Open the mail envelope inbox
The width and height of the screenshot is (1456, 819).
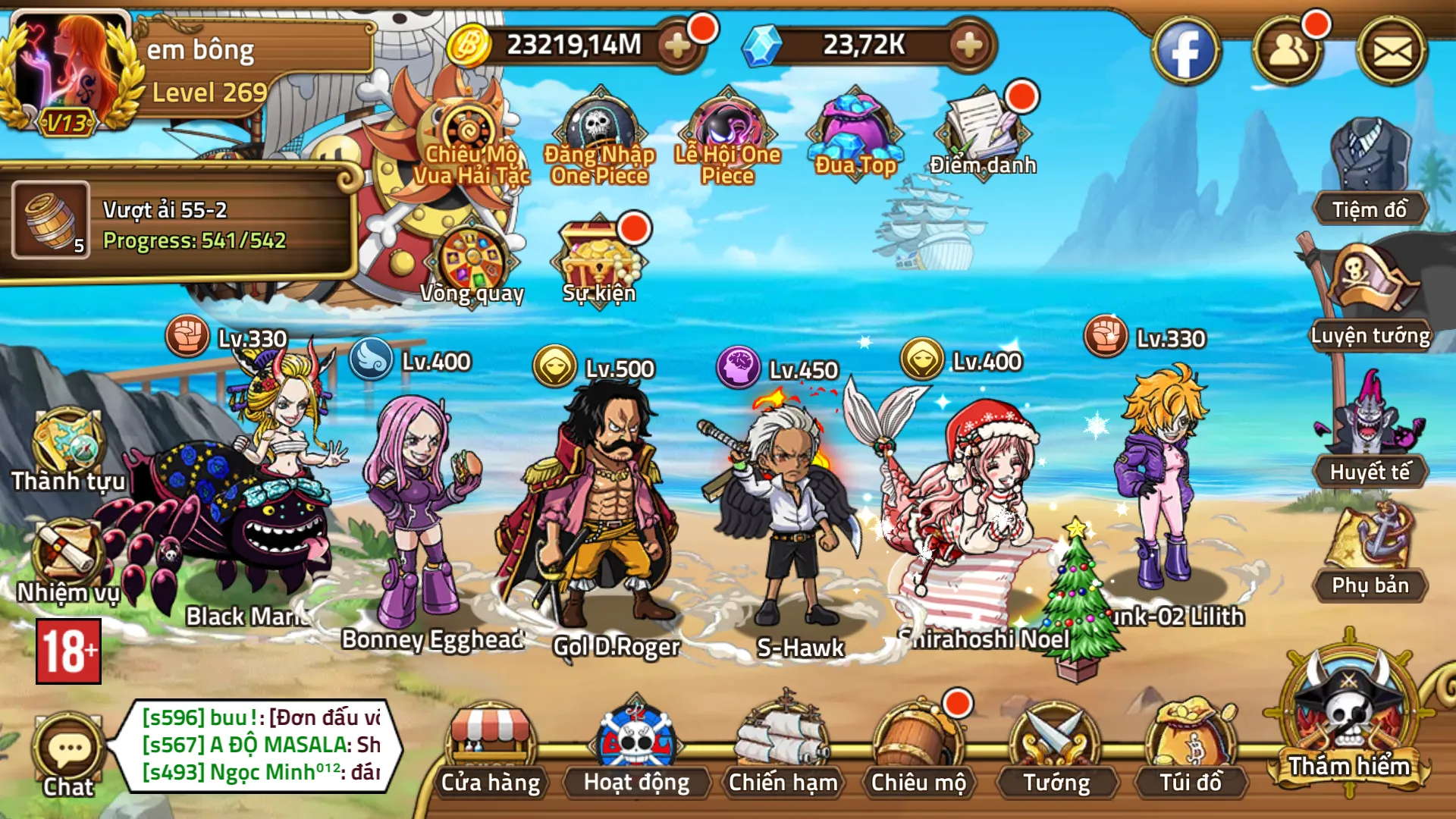[1392, 52]
